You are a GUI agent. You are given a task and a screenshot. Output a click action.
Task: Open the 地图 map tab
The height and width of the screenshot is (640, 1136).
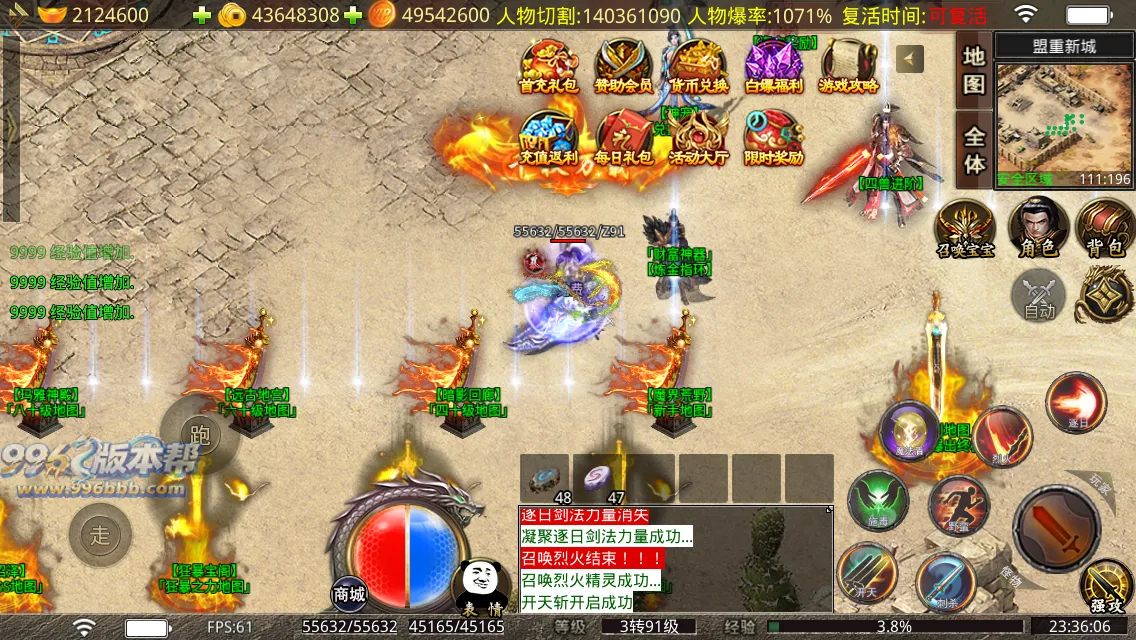[x=974, y=70]
